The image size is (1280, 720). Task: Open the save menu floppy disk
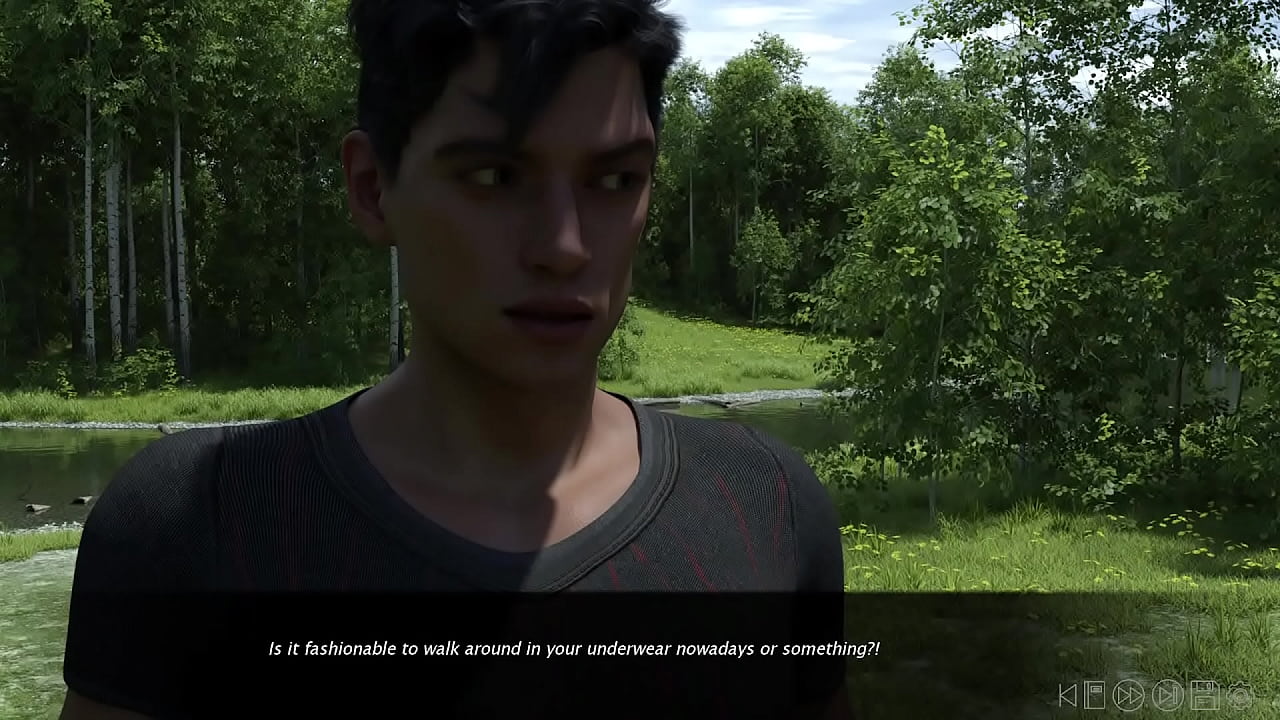[x=1204, y=694]
